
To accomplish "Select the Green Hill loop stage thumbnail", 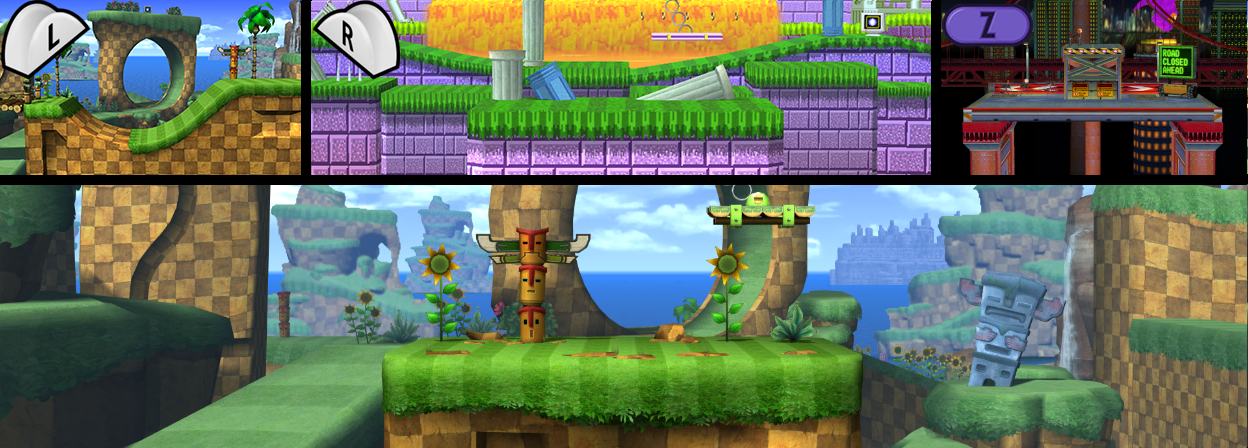I will tap(151, 88).
